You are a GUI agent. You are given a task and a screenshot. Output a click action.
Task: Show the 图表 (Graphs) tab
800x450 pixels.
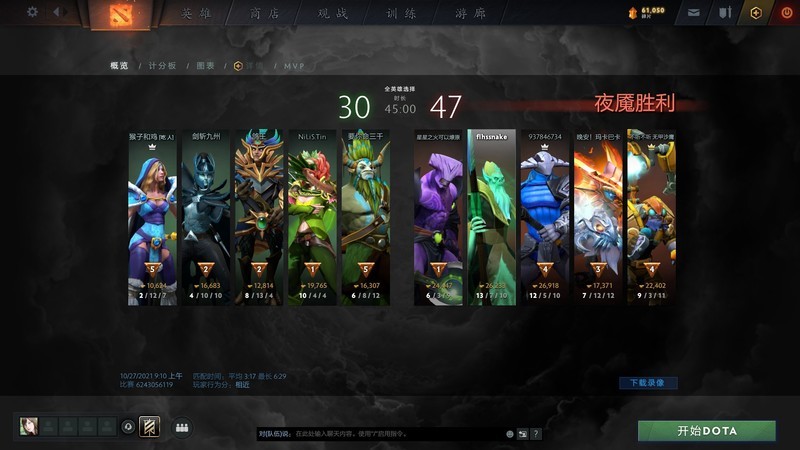(x=205, y=65)
